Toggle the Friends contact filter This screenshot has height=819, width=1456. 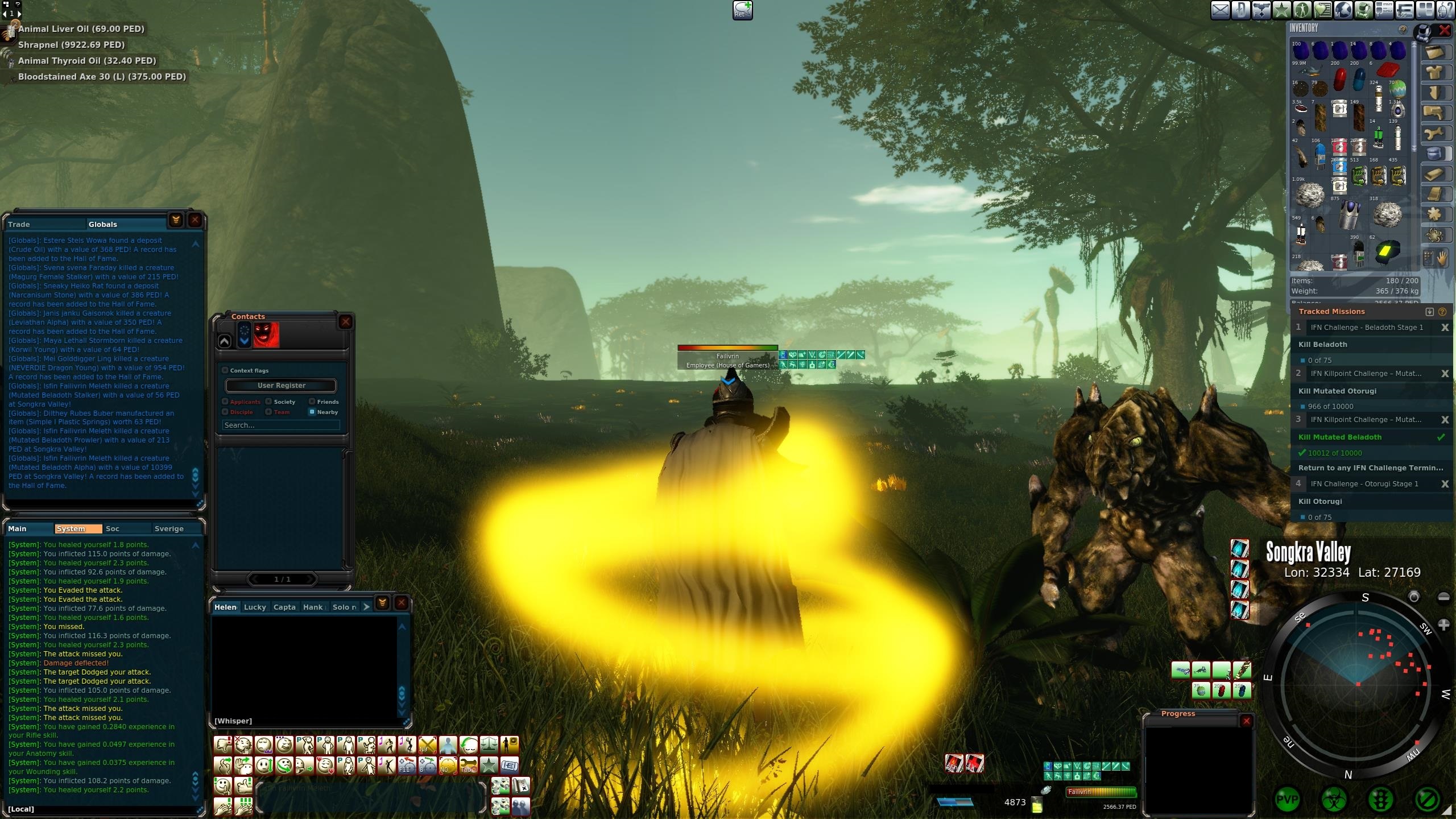click(x=312, y=402)
